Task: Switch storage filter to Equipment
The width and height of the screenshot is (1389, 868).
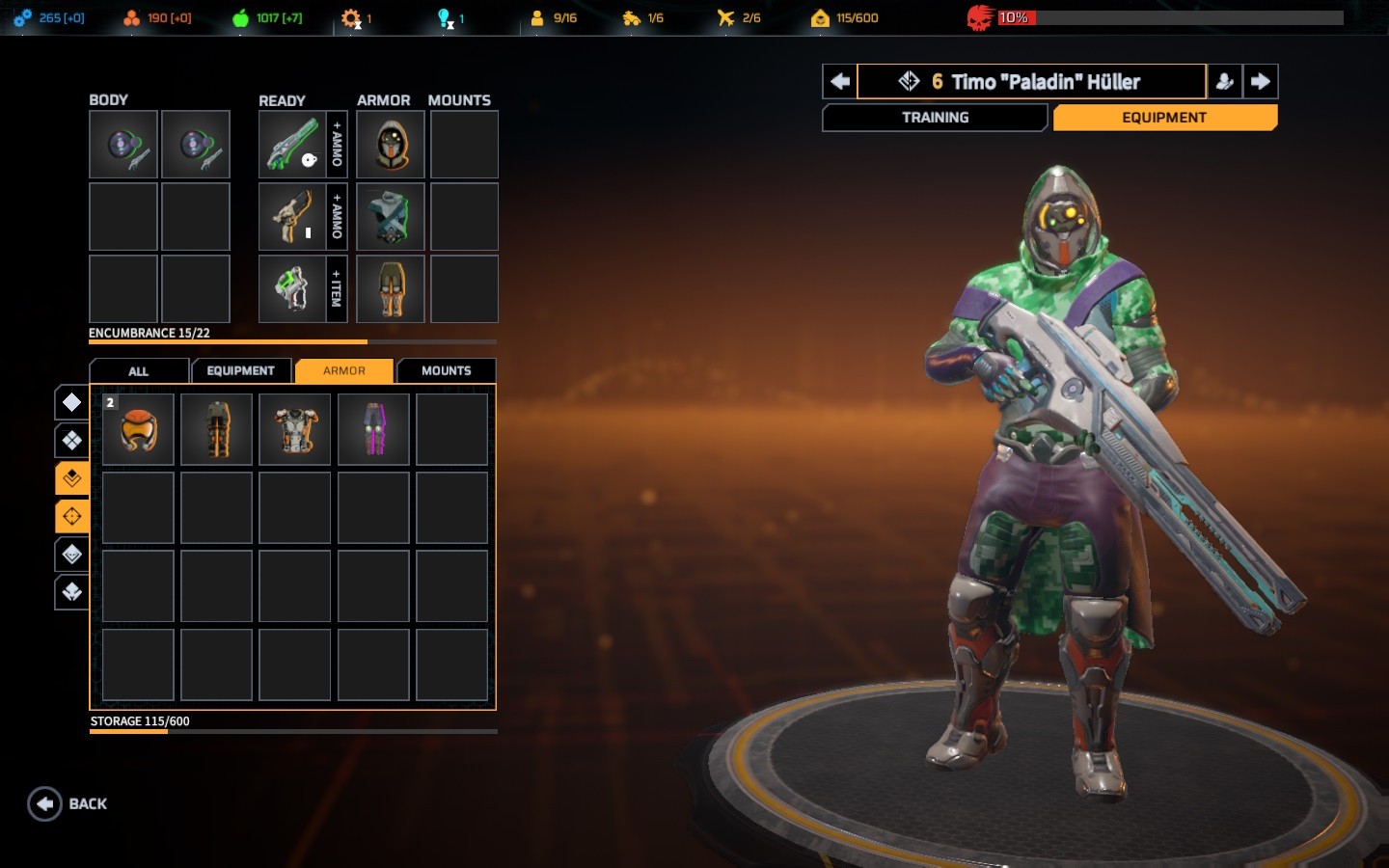Action: [240, 371]
